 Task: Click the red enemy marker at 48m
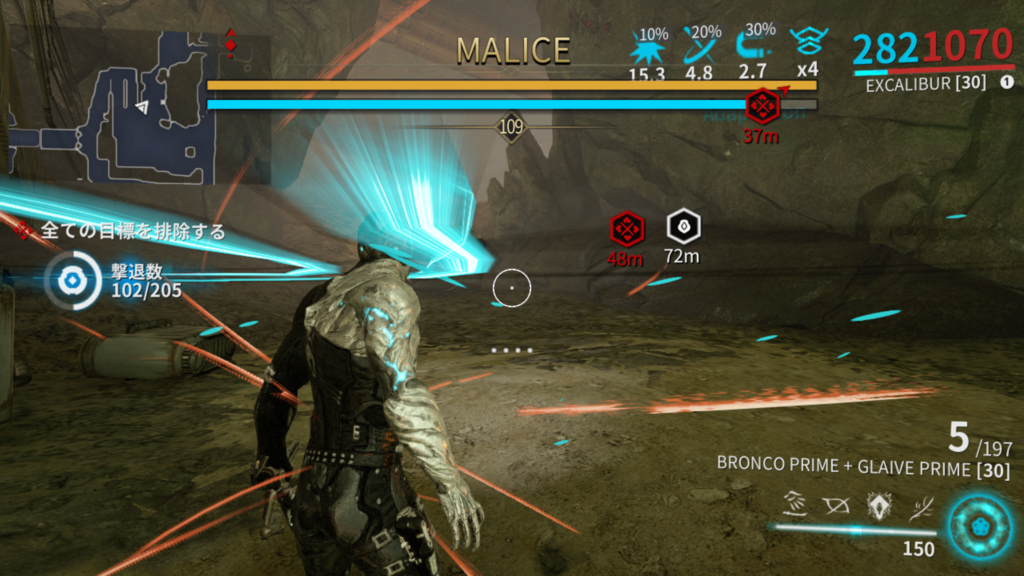coord(626,229)
